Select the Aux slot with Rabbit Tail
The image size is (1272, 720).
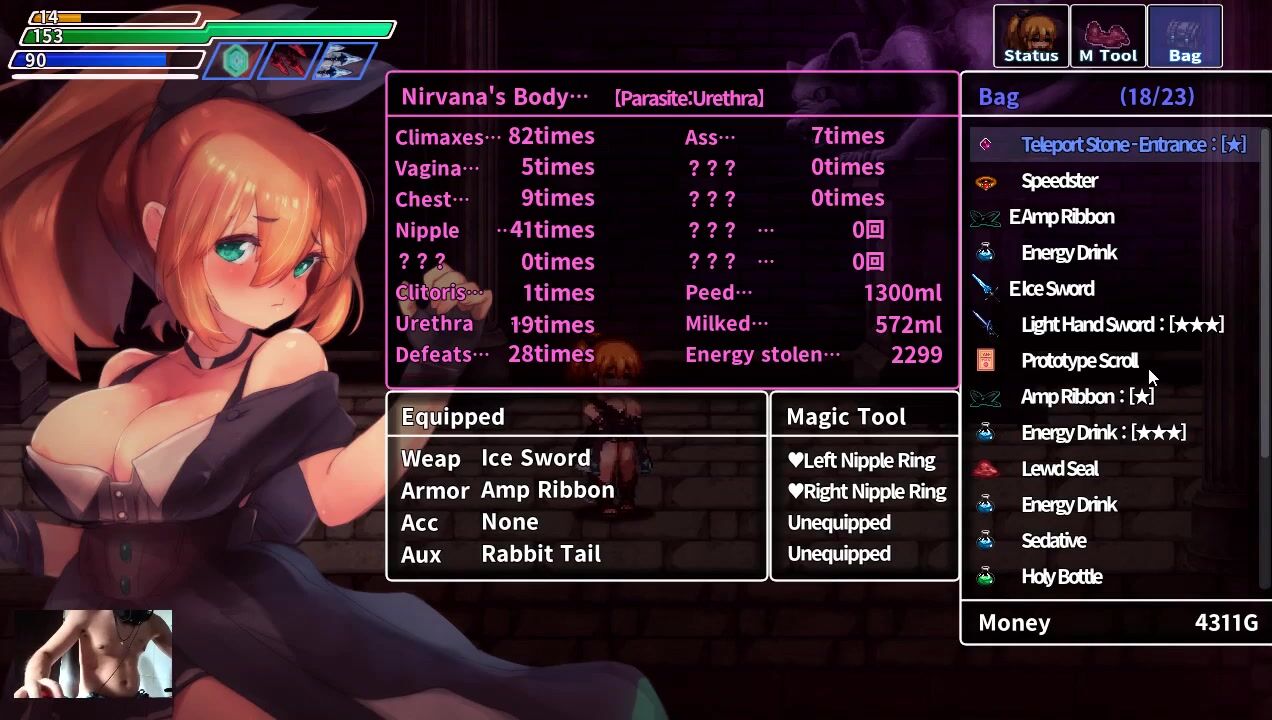pos(540,554)
